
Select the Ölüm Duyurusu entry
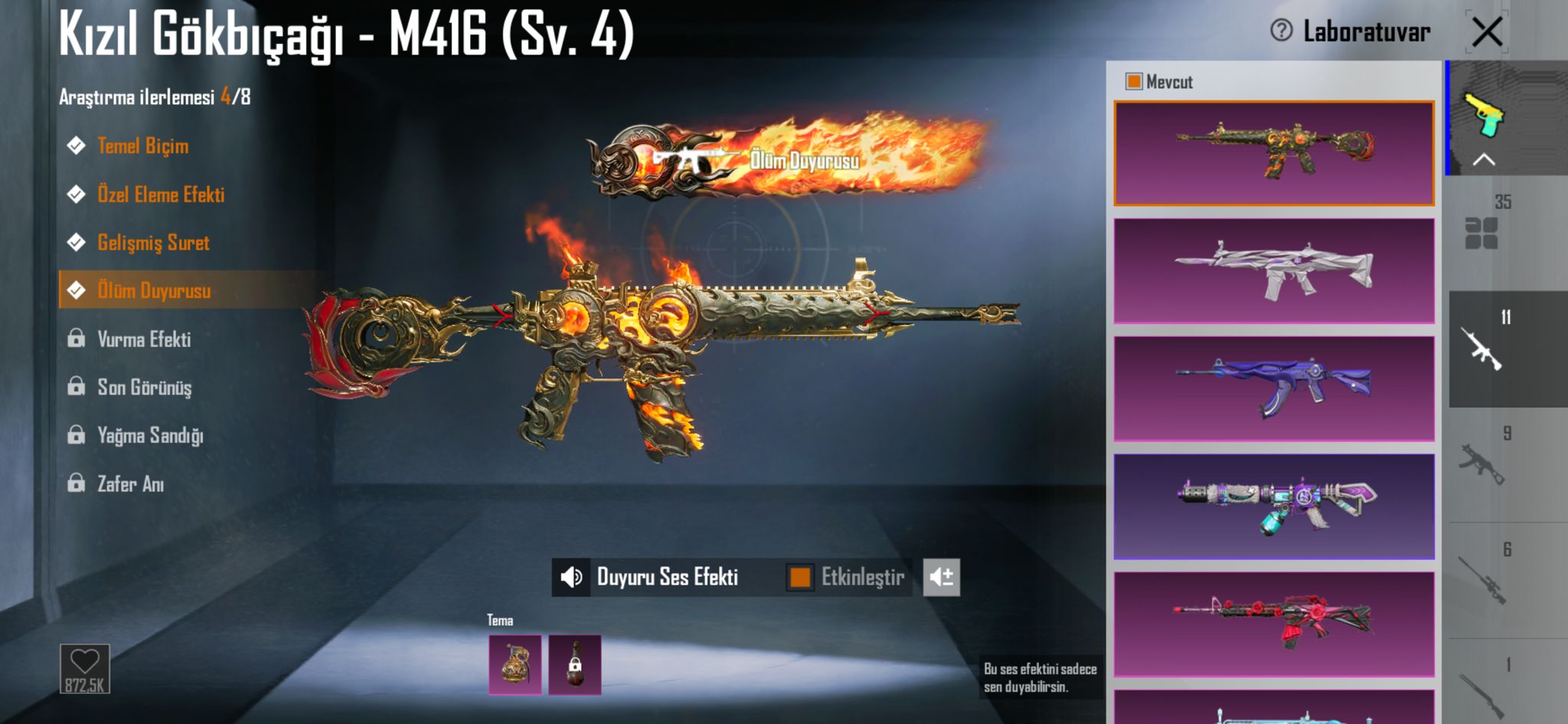point(154,291)
